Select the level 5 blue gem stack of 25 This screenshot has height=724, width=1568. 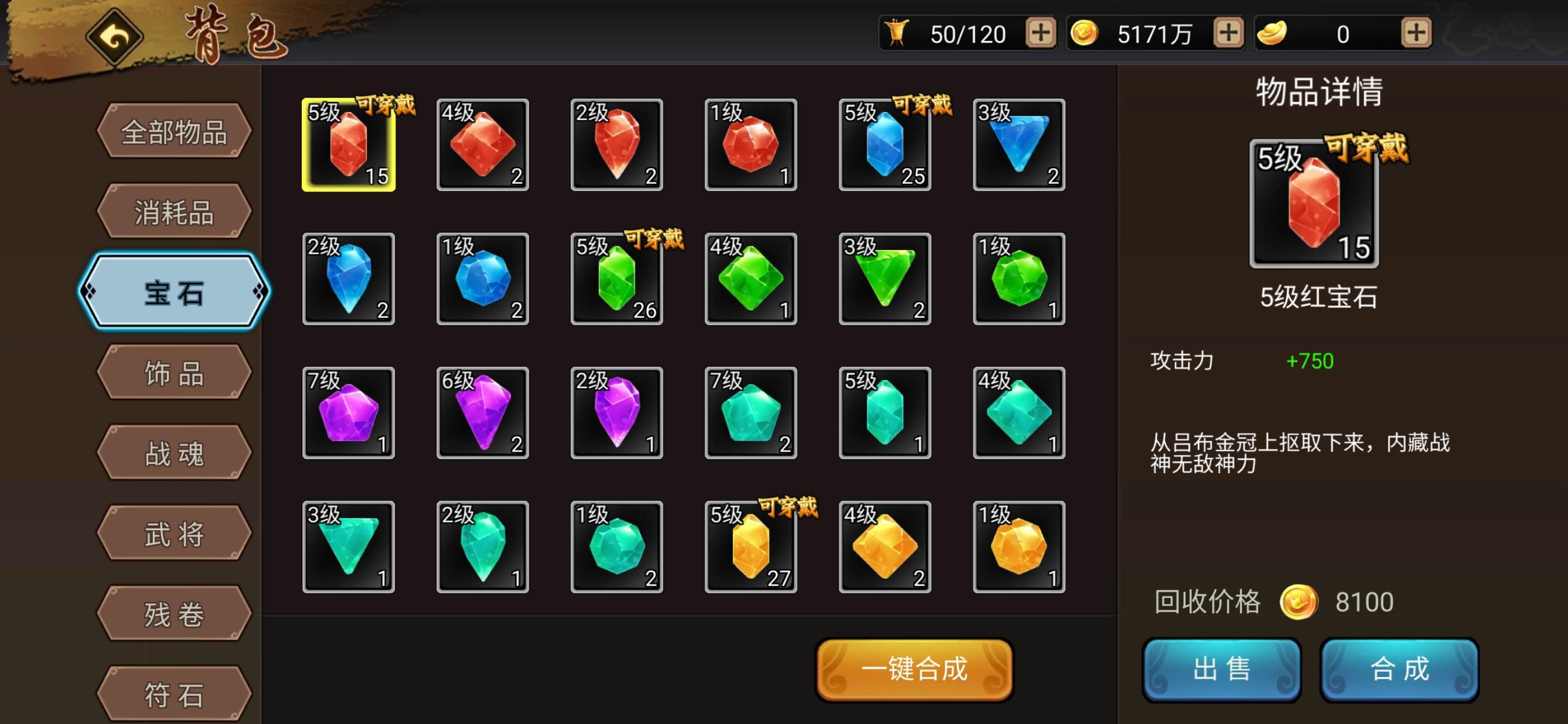coord(884,145)
